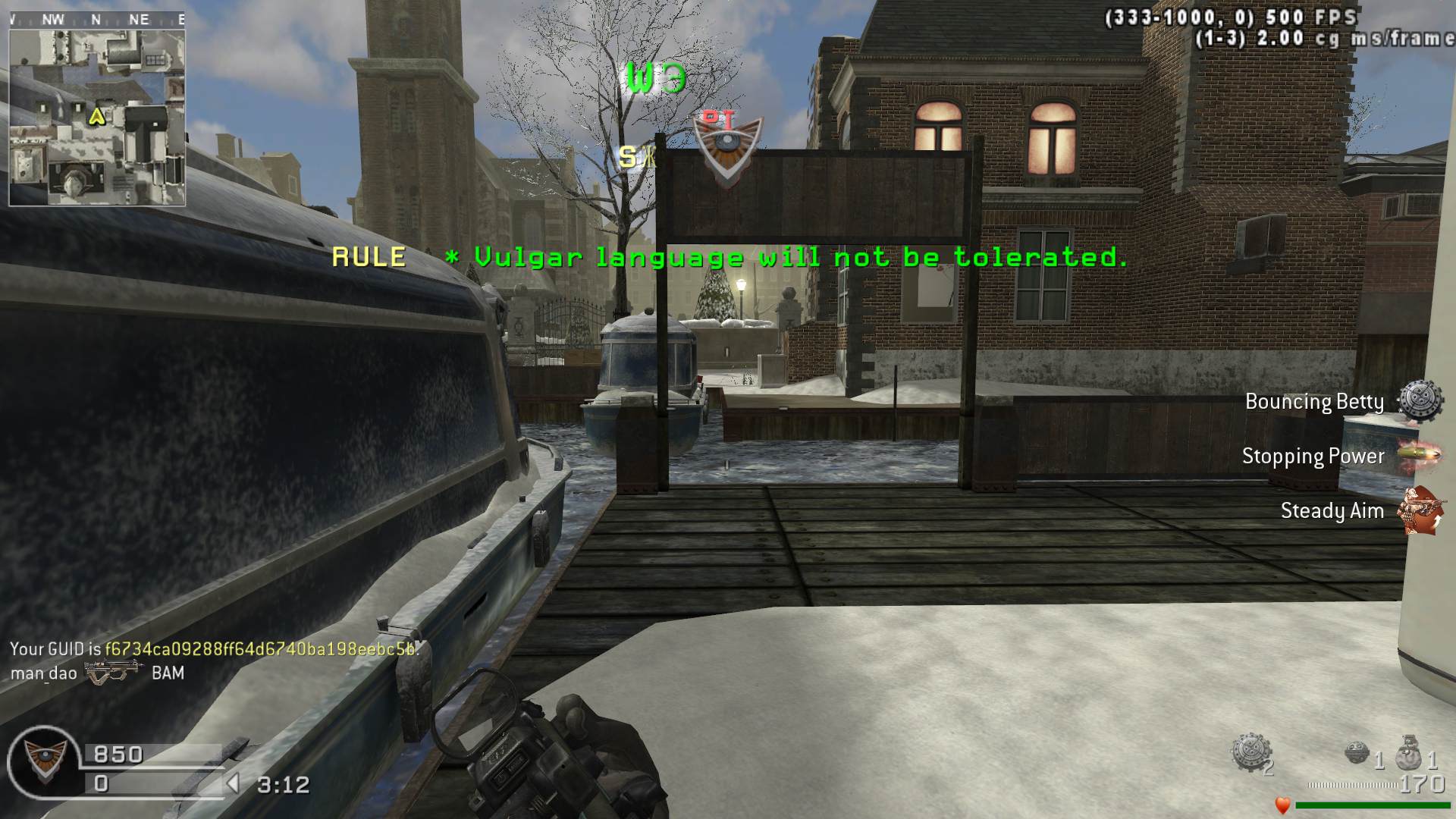Click the Bouncing Betty inventory icon with count 2
This screenshot has height=819, width=1456.
pyautogui.click(x=1247, y=752)
